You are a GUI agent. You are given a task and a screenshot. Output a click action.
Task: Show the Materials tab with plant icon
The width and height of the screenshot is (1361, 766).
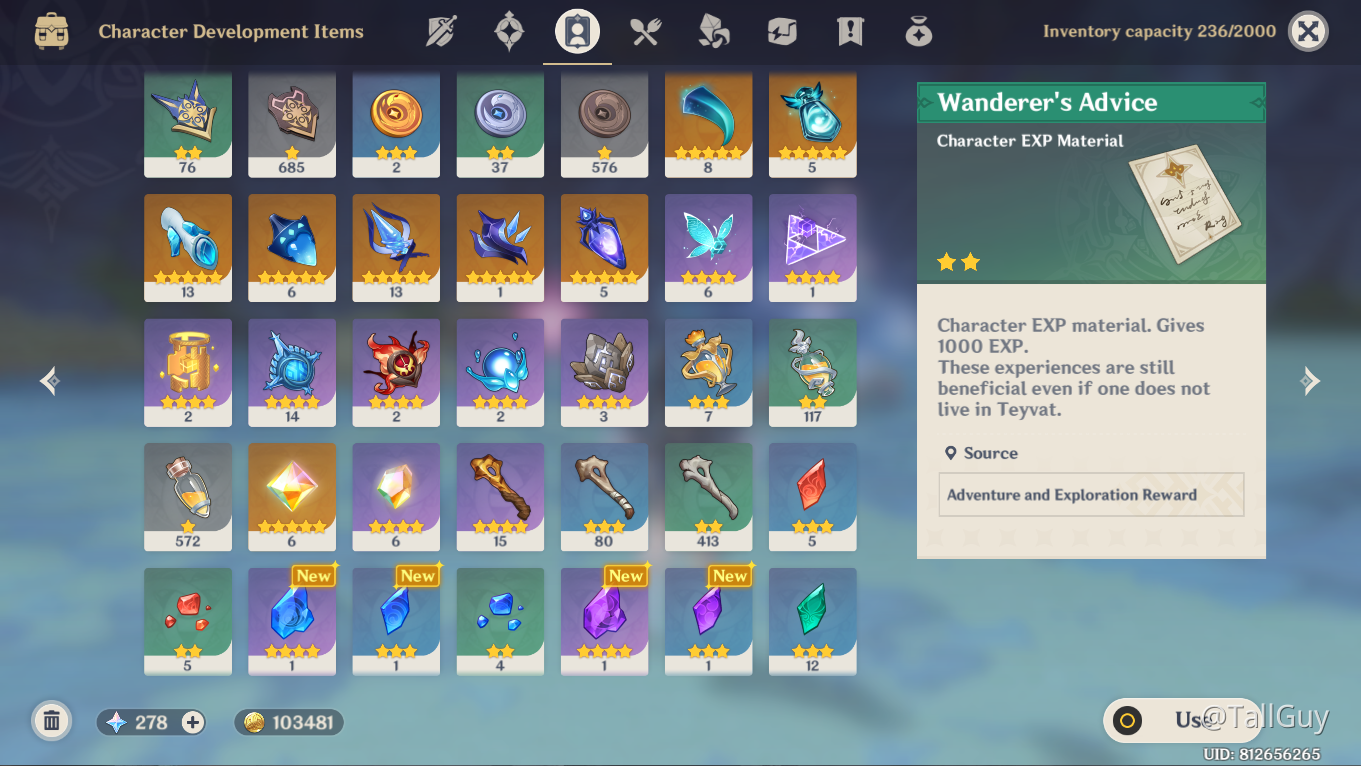[713, 31]
